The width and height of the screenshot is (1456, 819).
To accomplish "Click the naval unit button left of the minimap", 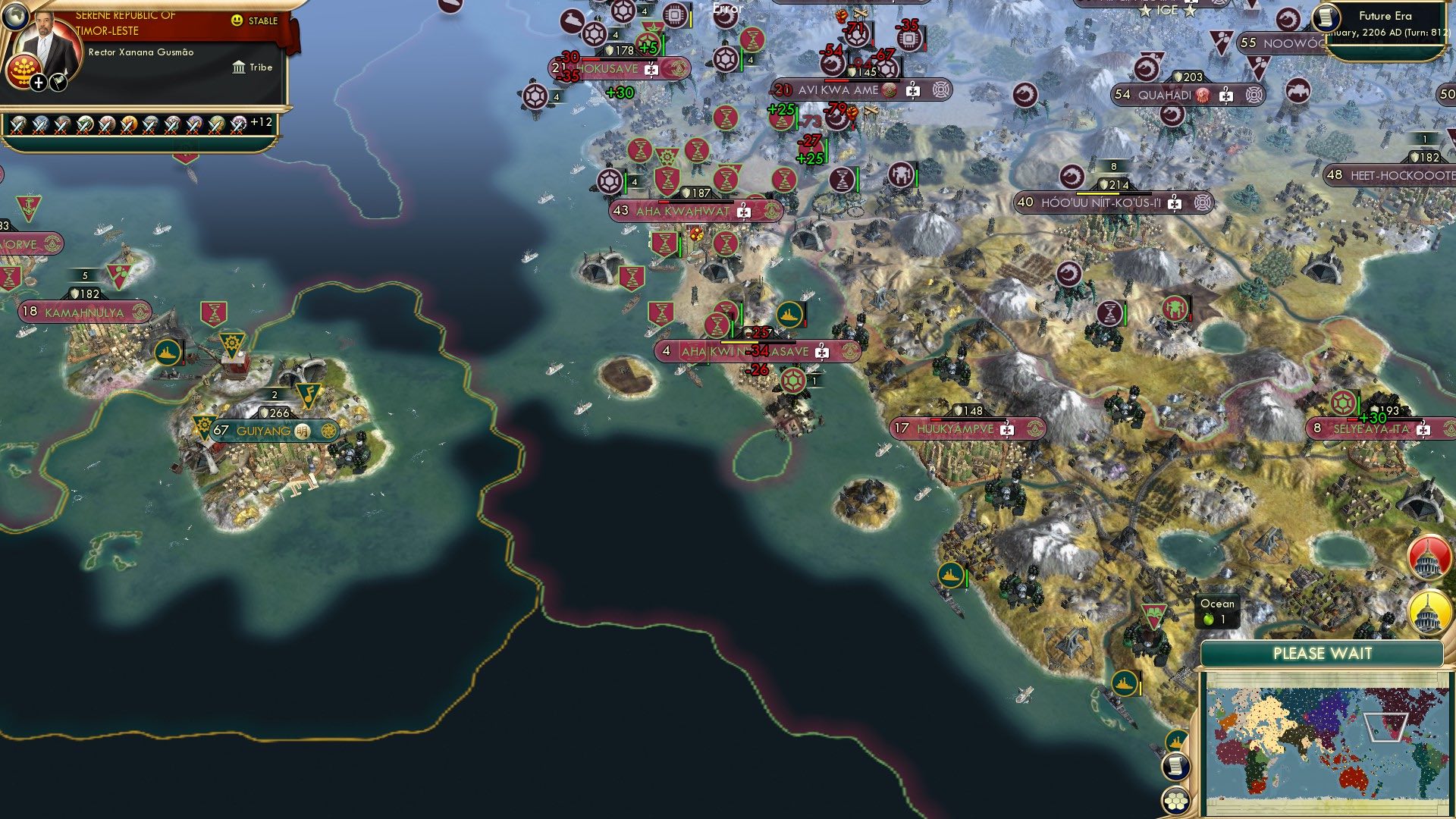I will (1176, 741).
